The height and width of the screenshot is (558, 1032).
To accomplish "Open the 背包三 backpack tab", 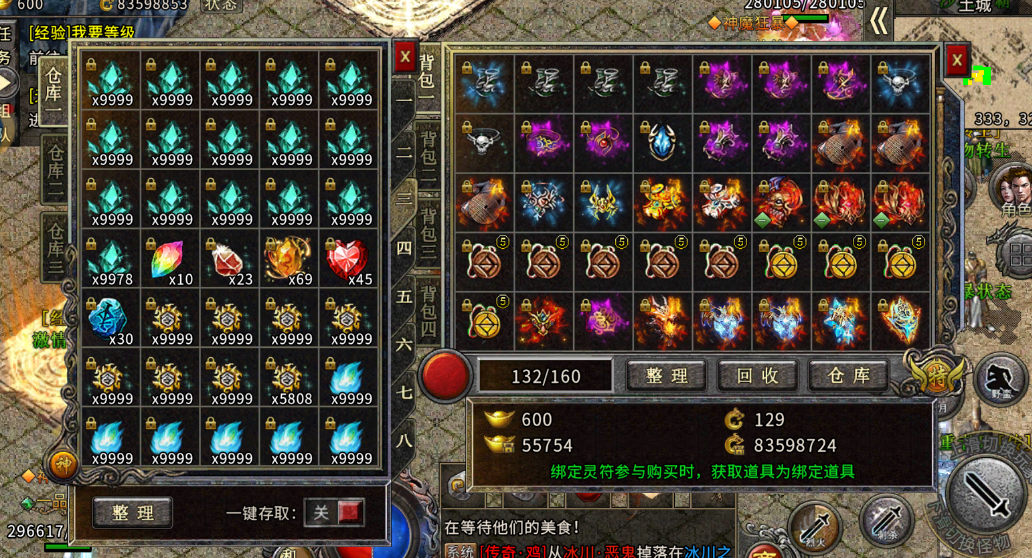I will pos(428,228).
